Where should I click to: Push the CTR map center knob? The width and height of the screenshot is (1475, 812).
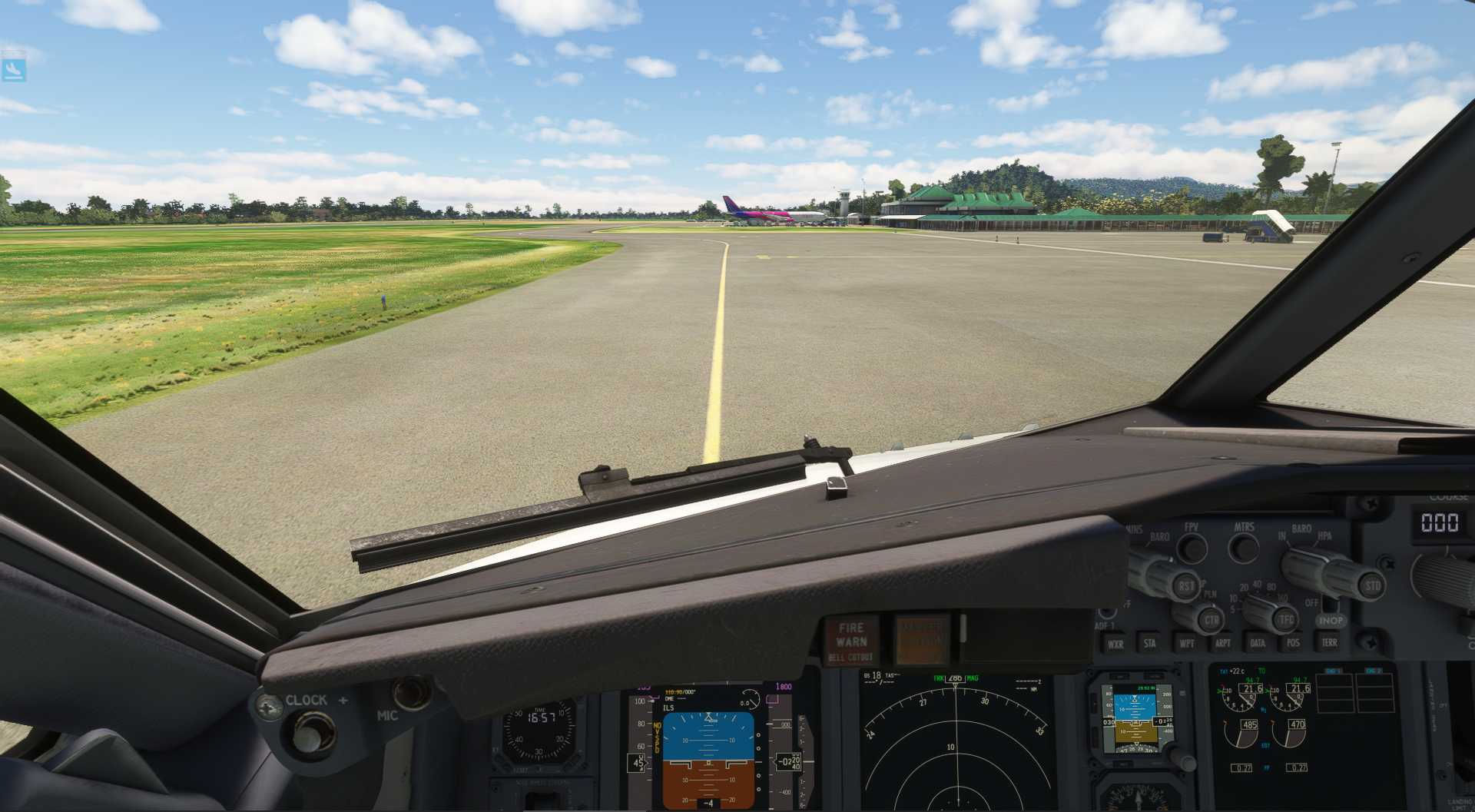(1211, 619)
